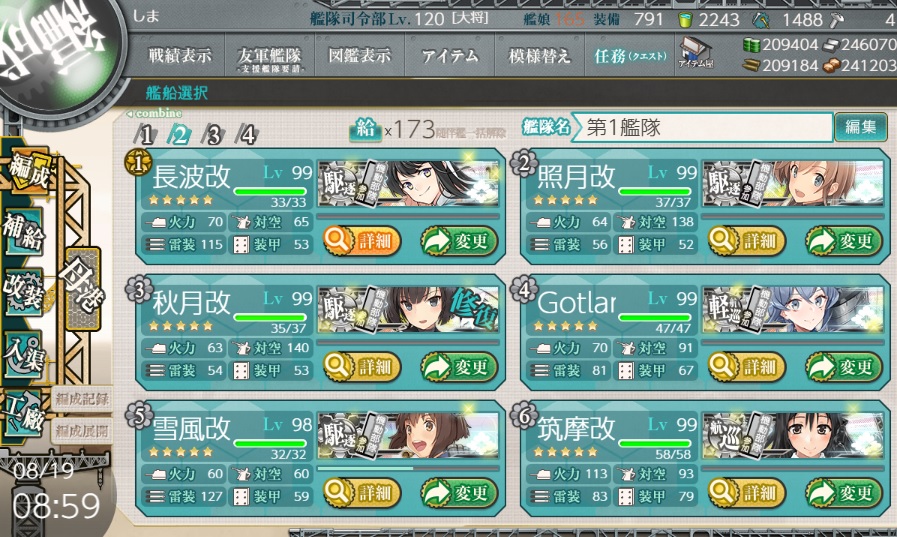Show details for 長波改
897x537 pixels.
pos(362,240)
